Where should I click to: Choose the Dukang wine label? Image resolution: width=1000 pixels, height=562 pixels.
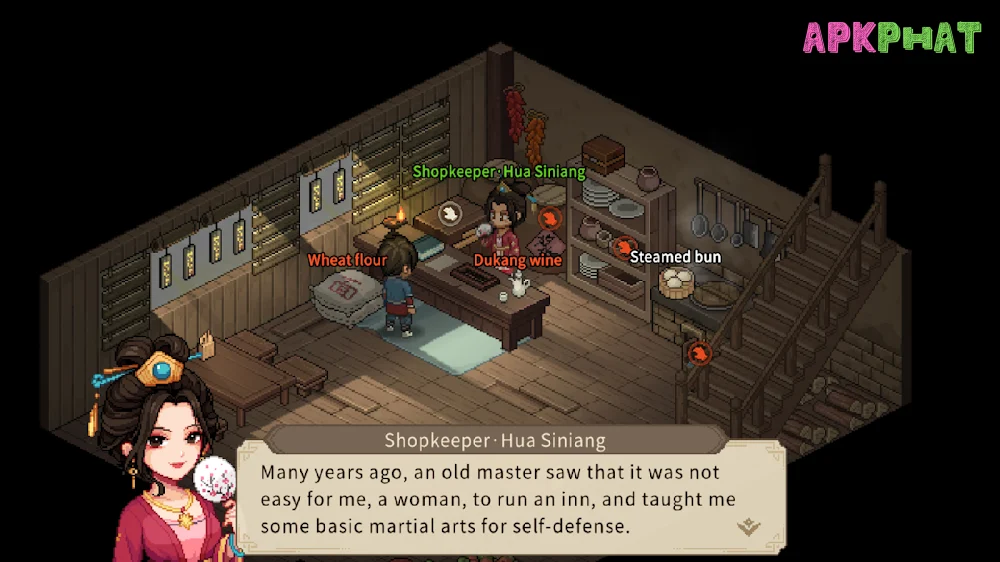517,261
